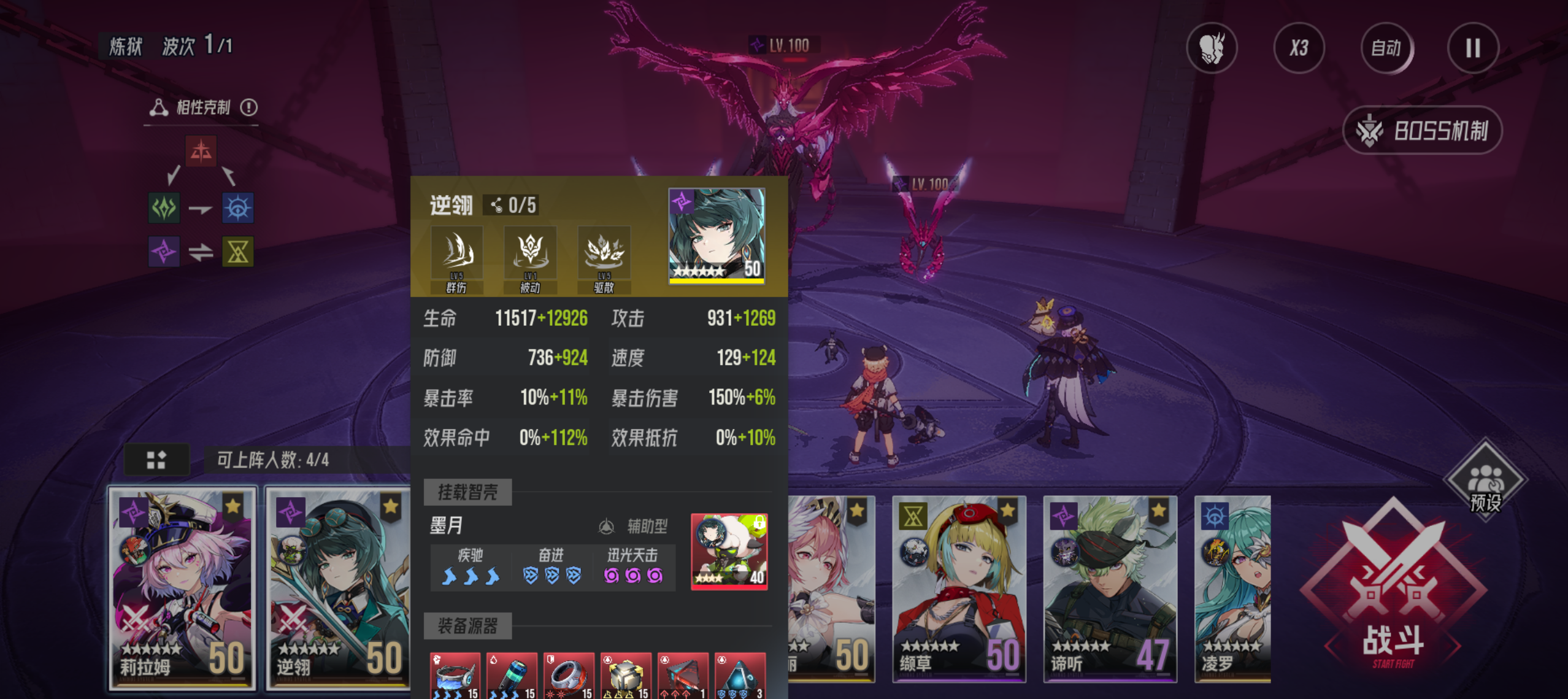The width and height of the screenshot is (1568, 699).
Task: Click the share icon beside 逆翎
Action: pos(496,204)
